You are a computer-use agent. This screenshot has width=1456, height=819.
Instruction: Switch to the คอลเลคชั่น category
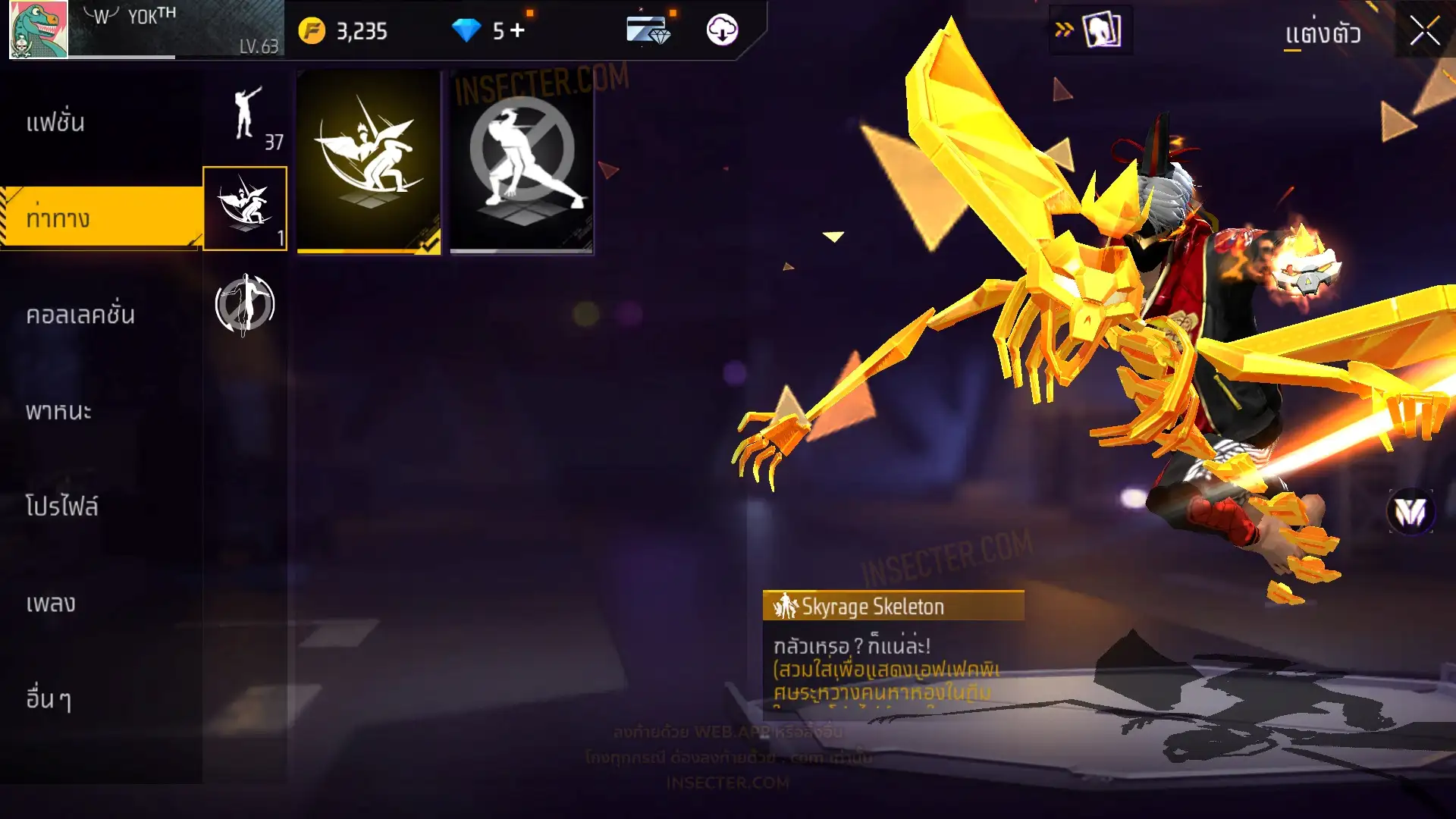80,315
